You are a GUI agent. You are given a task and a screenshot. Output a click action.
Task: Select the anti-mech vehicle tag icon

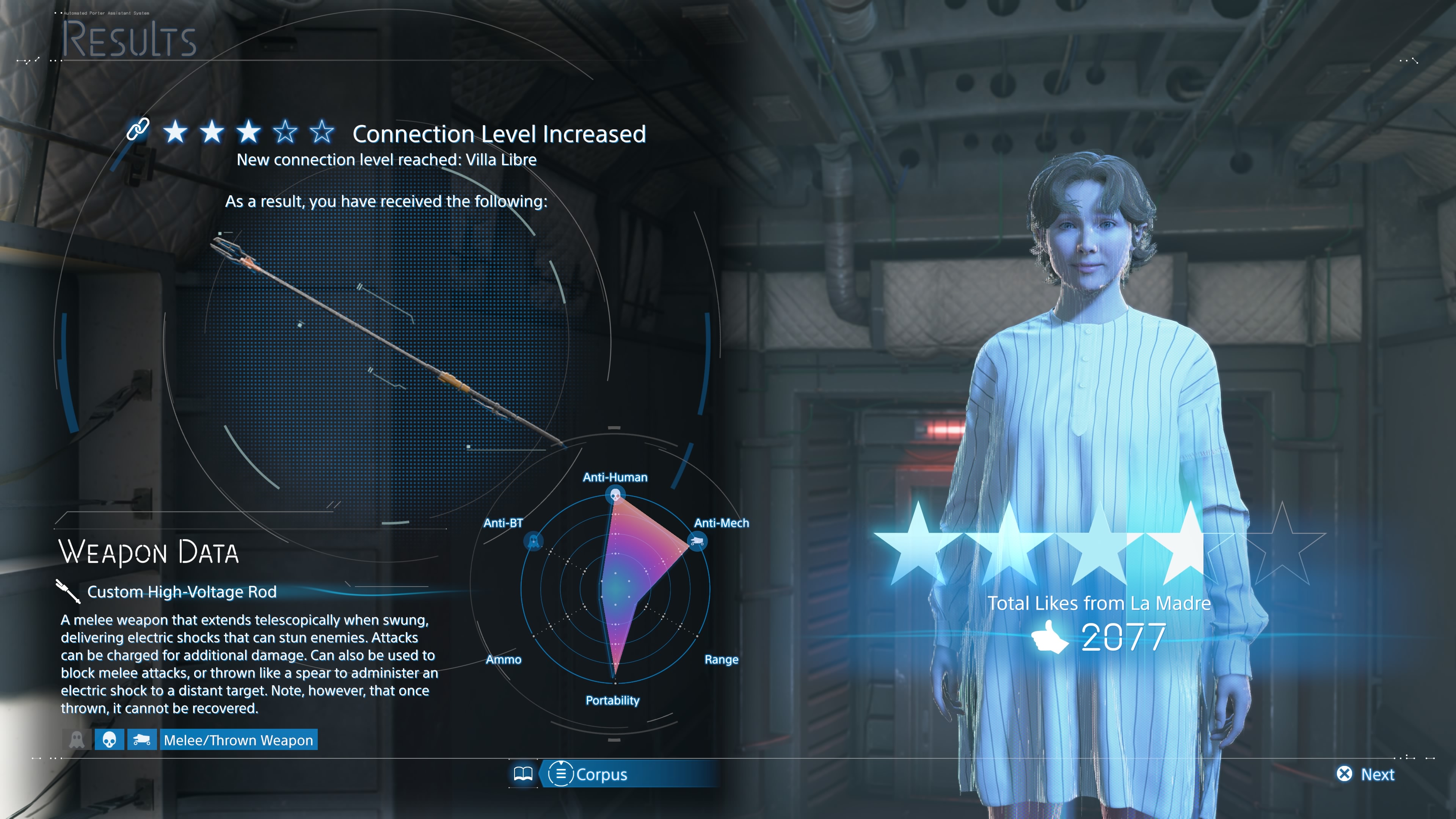pyautogui.click(x=141, y=740)
